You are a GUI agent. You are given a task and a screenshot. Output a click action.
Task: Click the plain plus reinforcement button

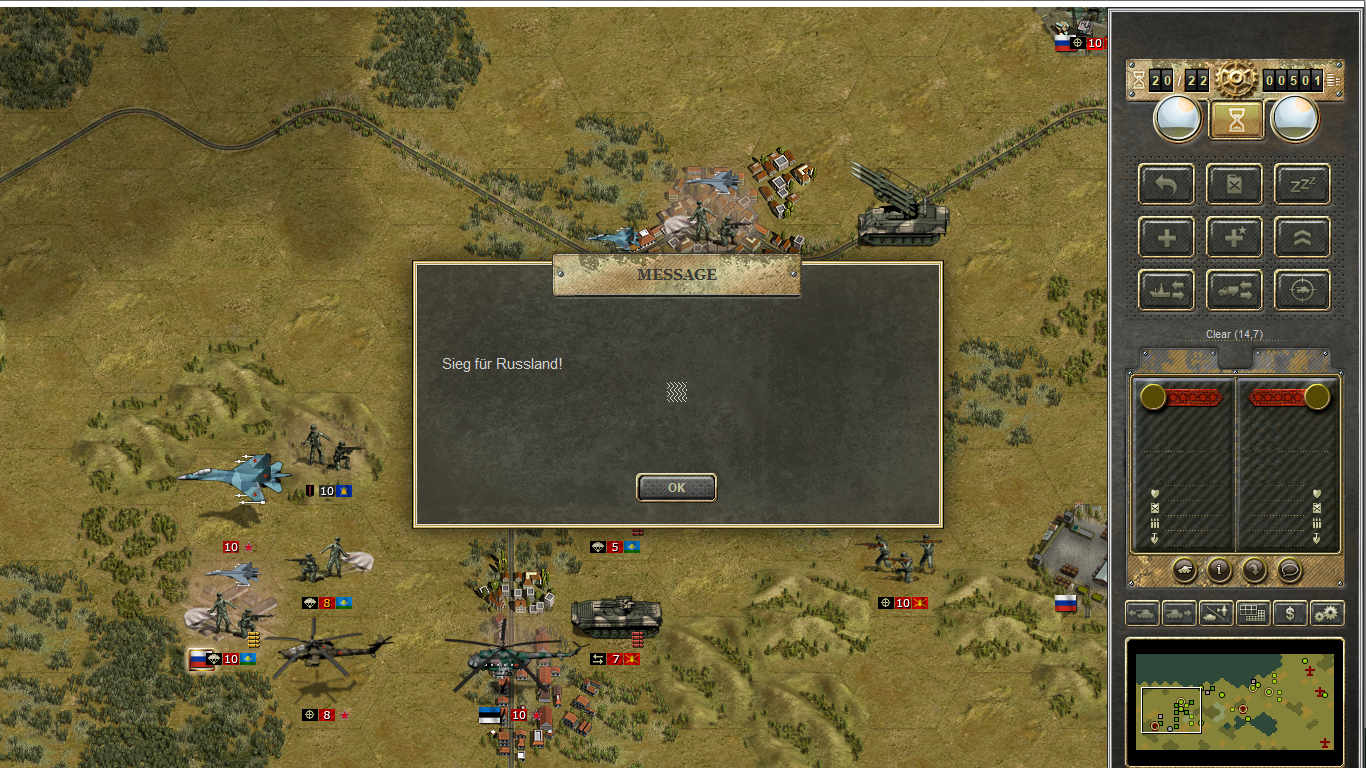pyautogui.click(x=1166, y=237)
